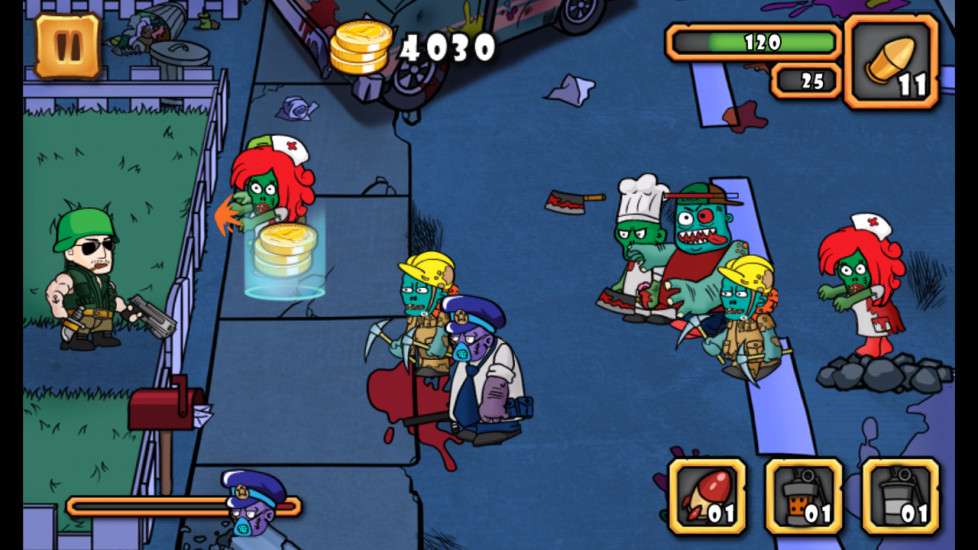Pause the game with the orange button

(x=68, y=45)
